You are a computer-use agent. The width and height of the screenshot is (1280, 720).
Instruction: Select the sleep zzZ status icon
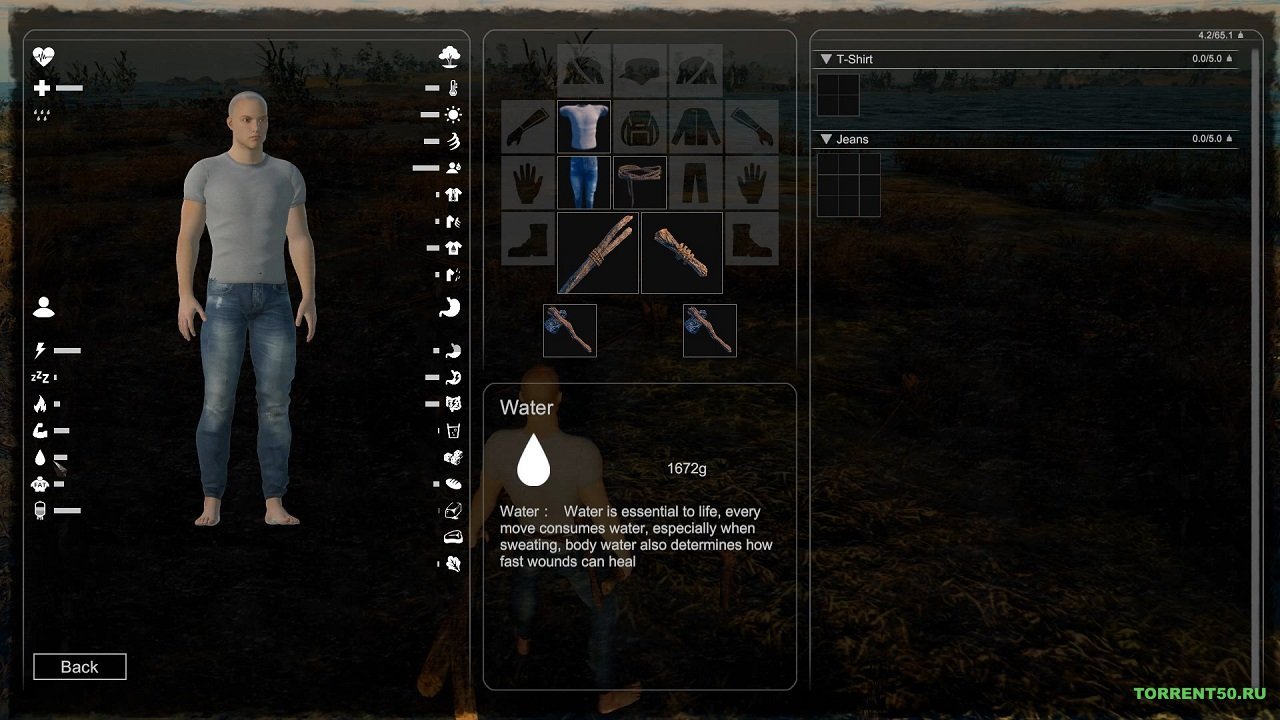tap(40, 378)
